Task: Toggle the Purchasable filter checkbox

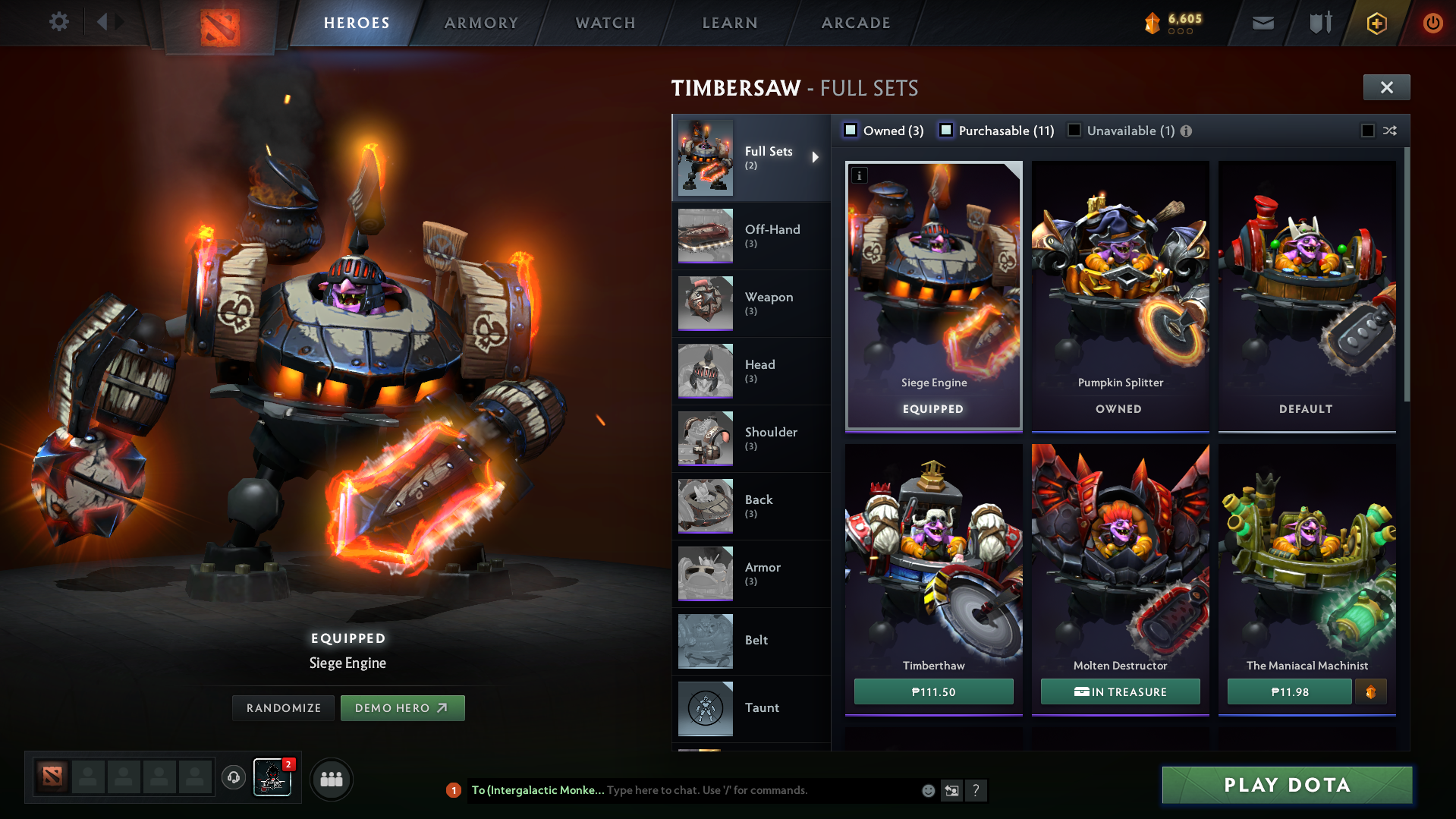Action: [946, 131]
